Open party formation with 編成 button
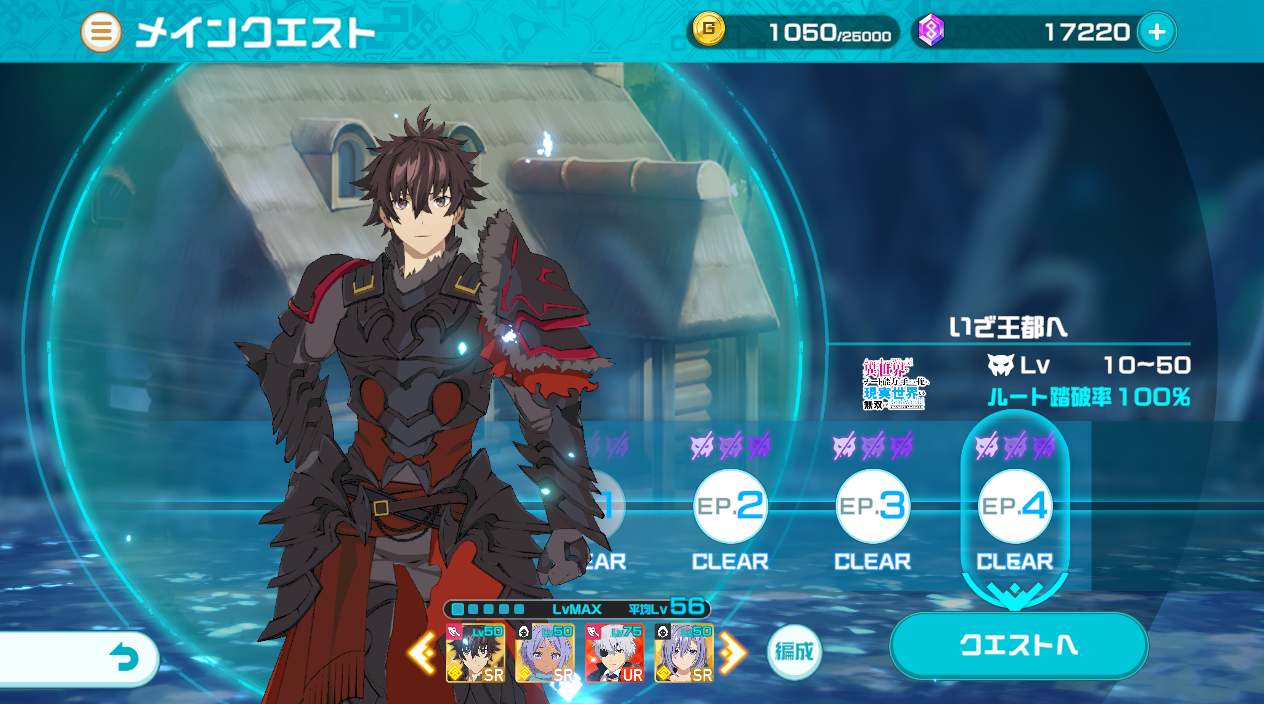1264x704 pixels. 794,653
